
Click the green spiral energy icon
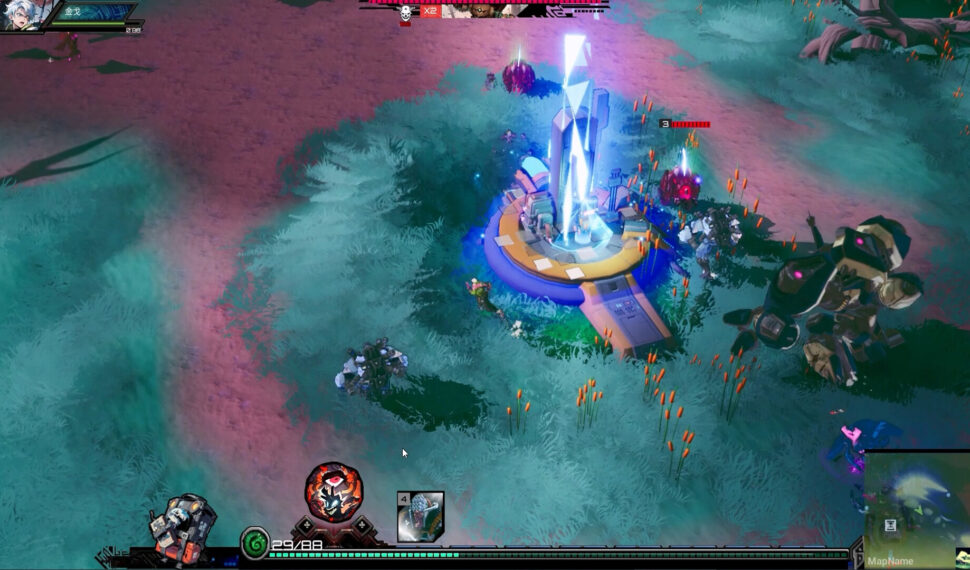pos(255,543)
